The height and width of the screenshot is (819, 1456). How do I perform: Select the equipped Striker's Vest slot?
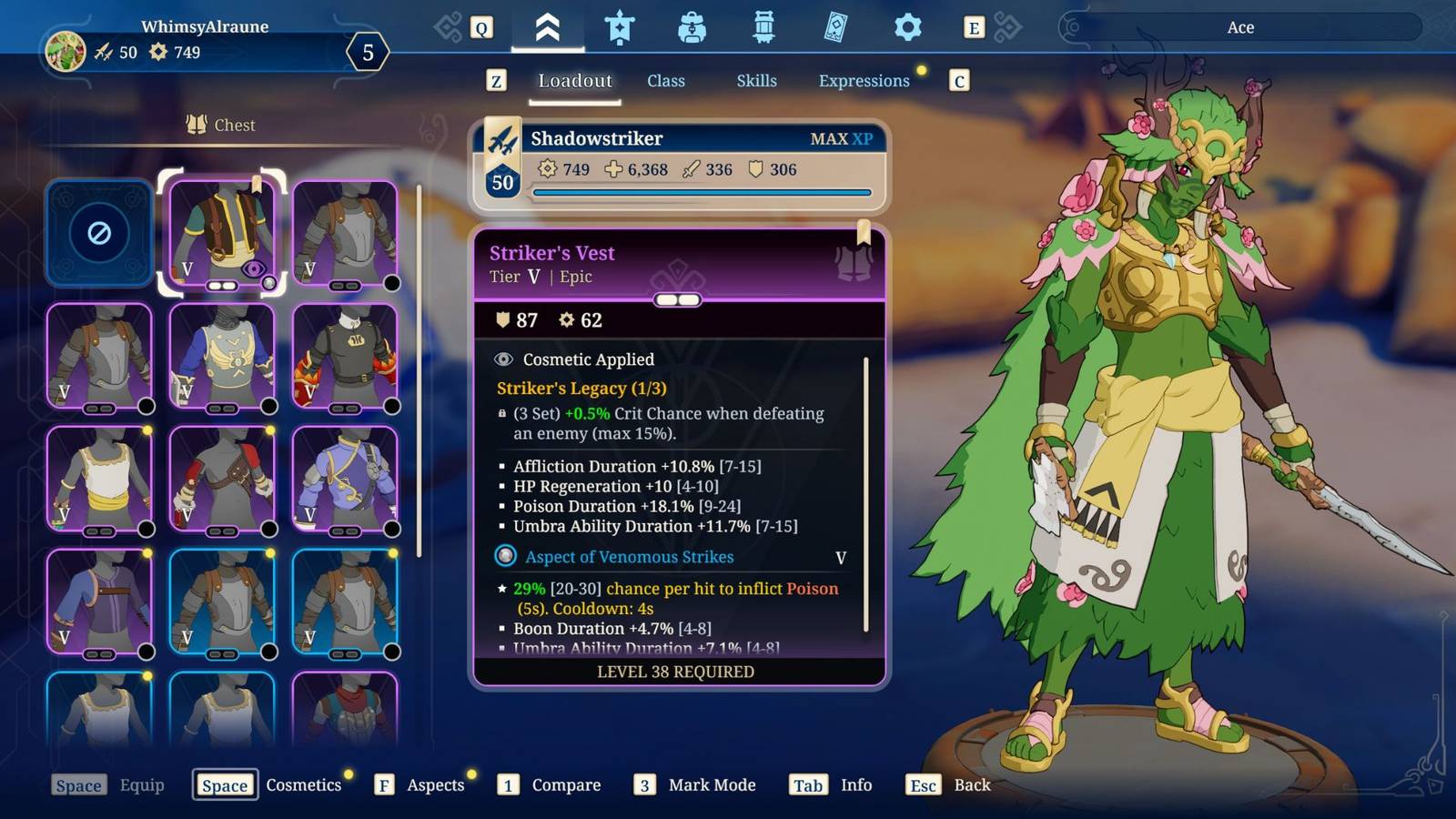click(222, 233)
